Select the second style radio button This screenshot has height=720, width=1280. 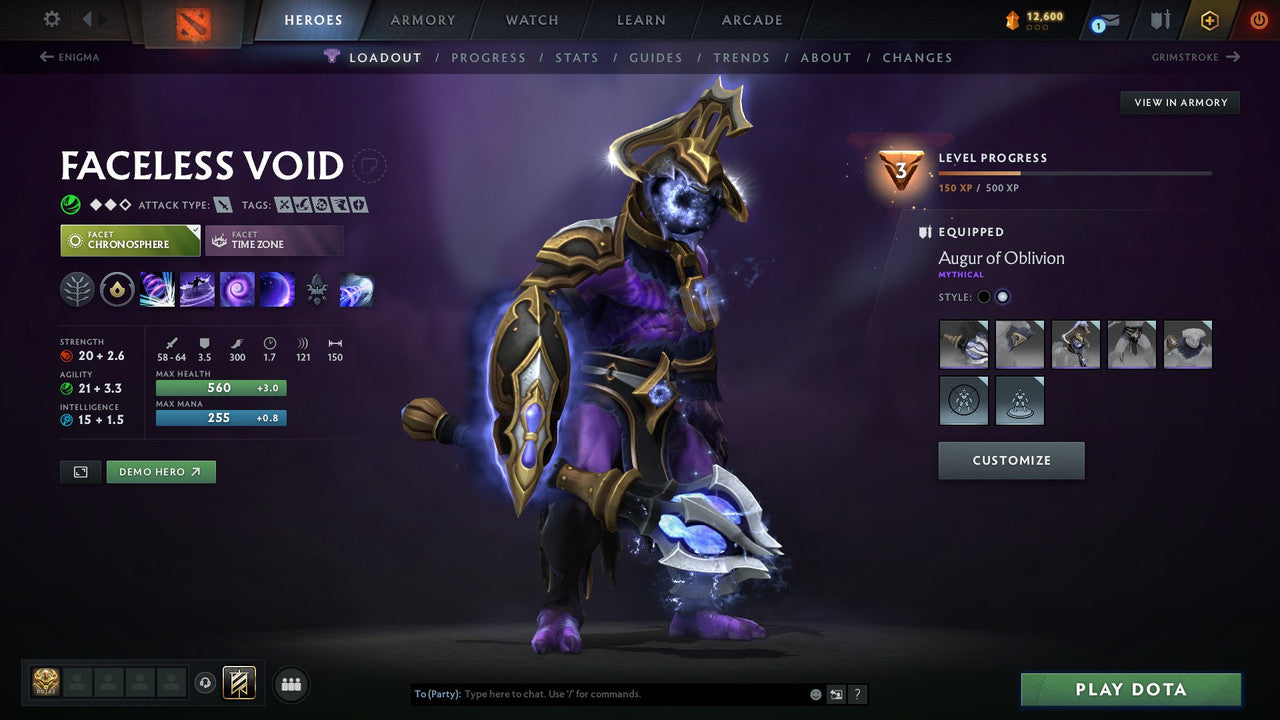[x=1003, y=296]
